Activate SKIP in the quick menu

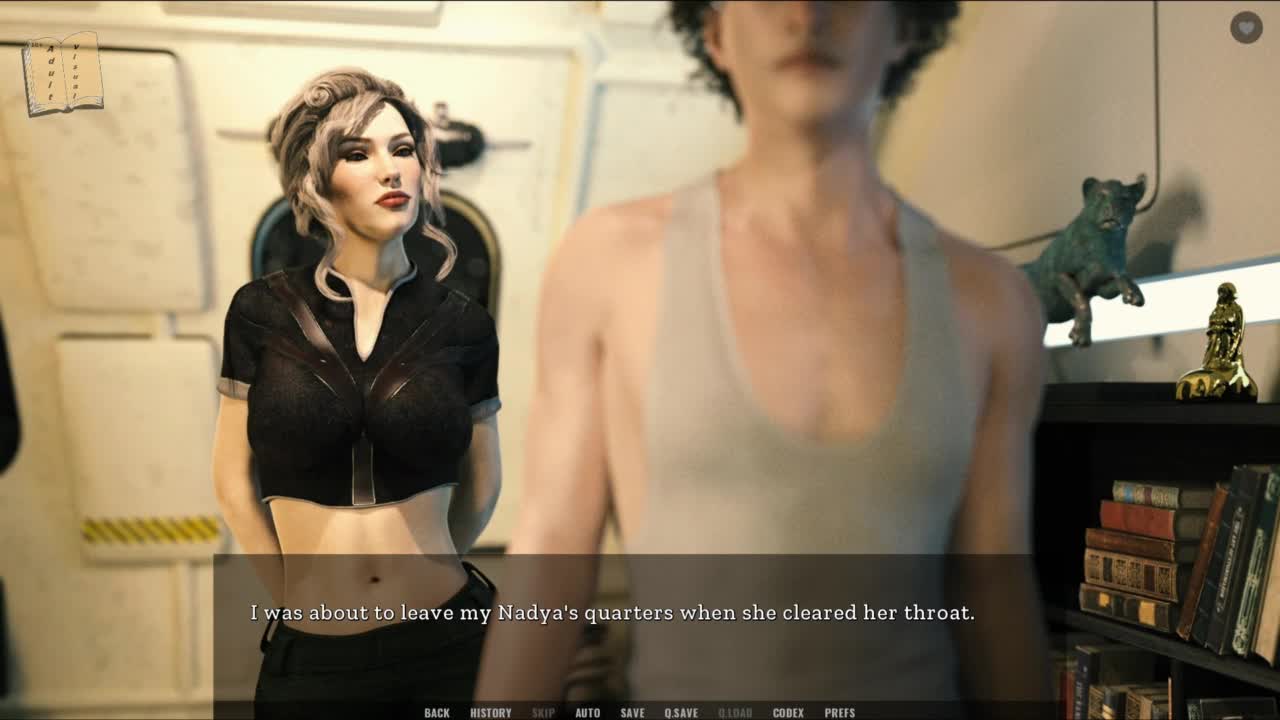coord(543,713)
